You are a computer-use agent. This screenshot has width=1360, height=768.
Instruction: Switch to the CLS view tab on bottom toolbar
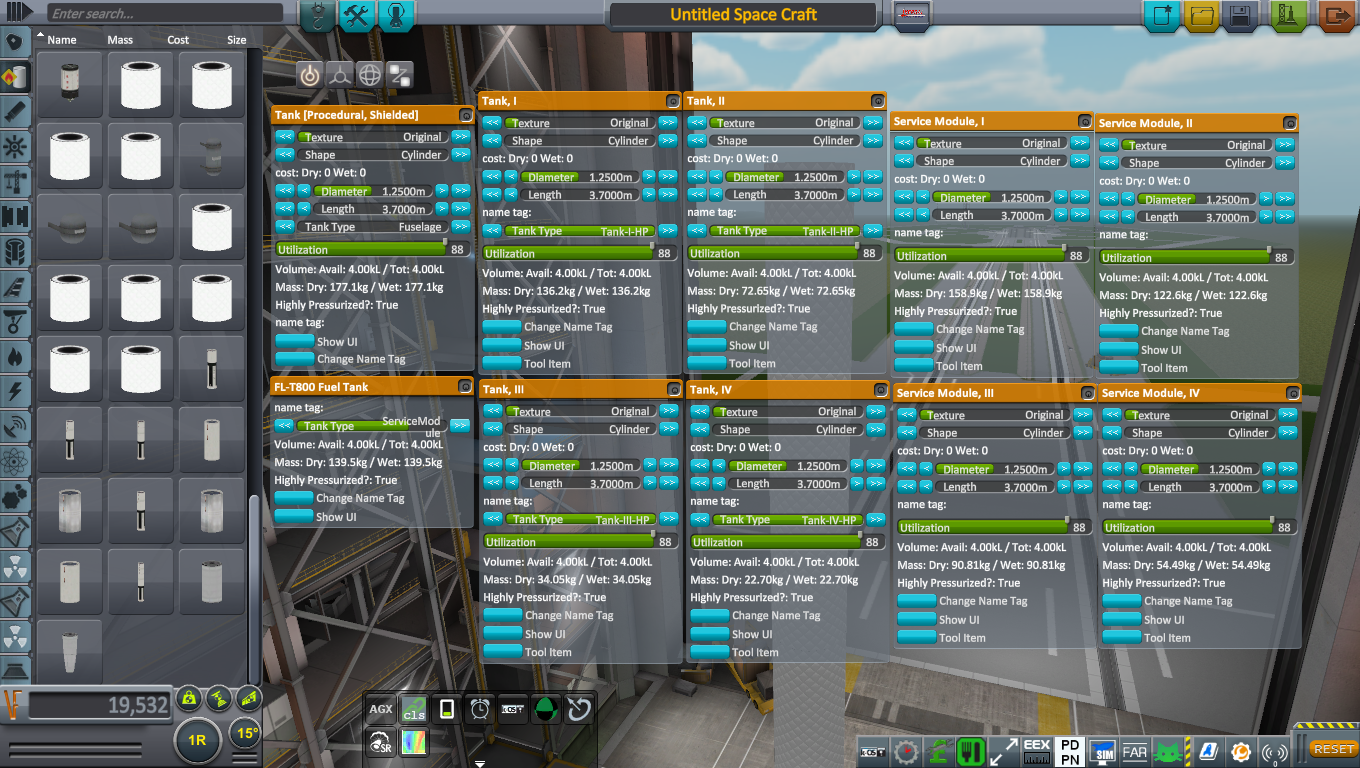[413, 708]
